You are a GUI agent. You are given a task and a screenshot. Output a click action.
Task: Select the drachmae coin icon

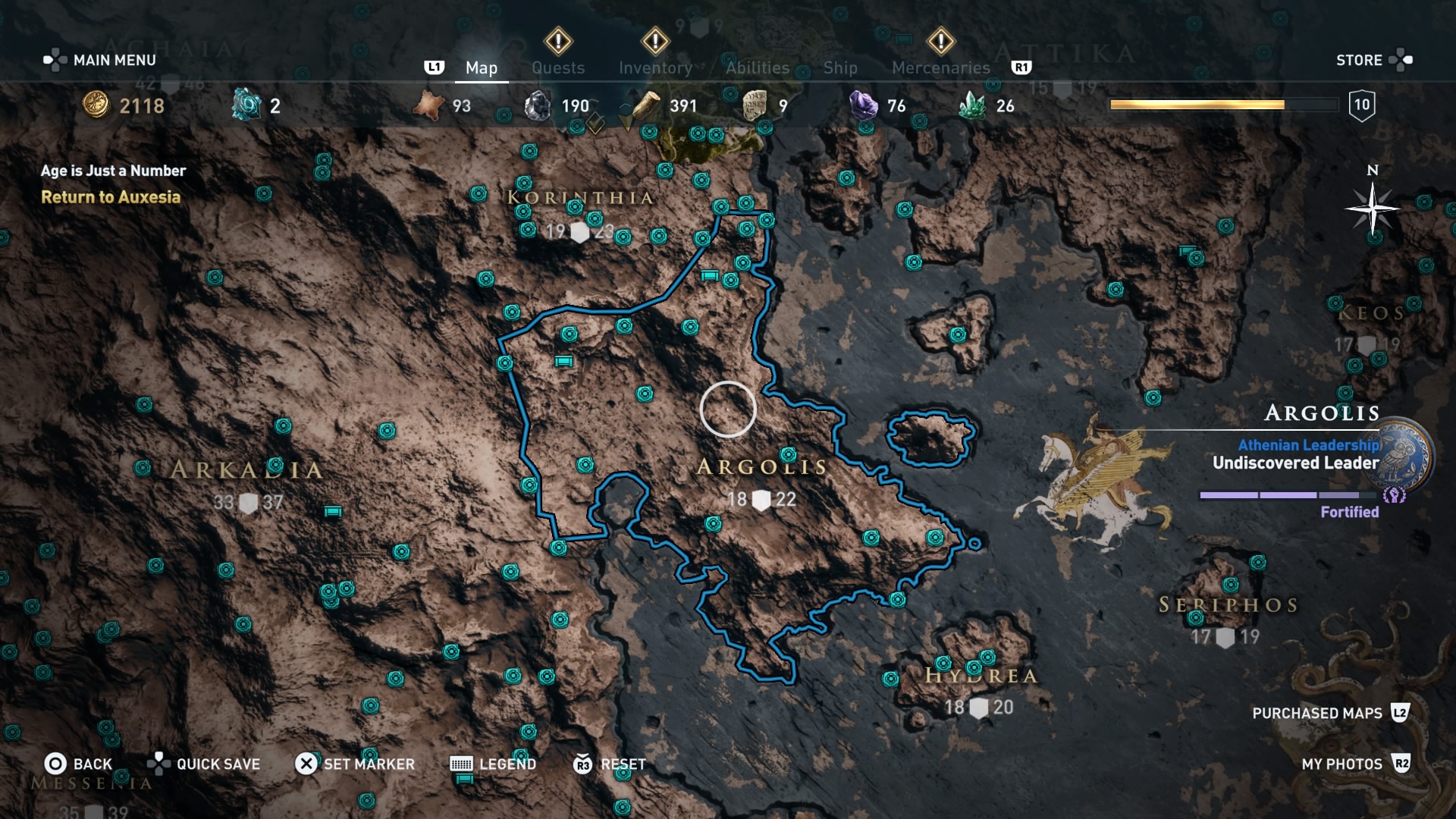click(x=95, y=105)
